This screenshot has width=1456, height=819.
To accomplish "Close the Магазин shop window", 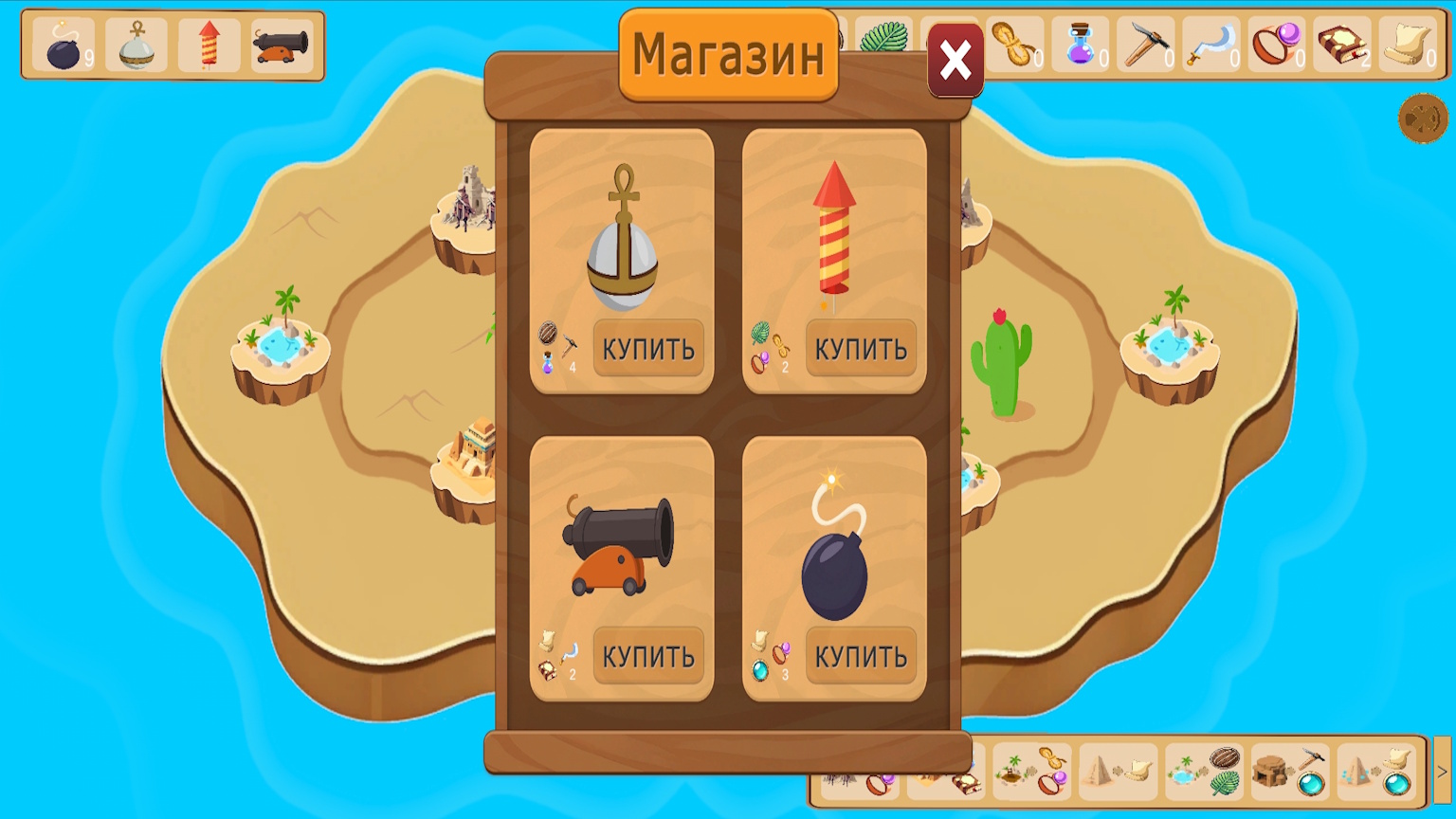I will click(x=955, y=59).
